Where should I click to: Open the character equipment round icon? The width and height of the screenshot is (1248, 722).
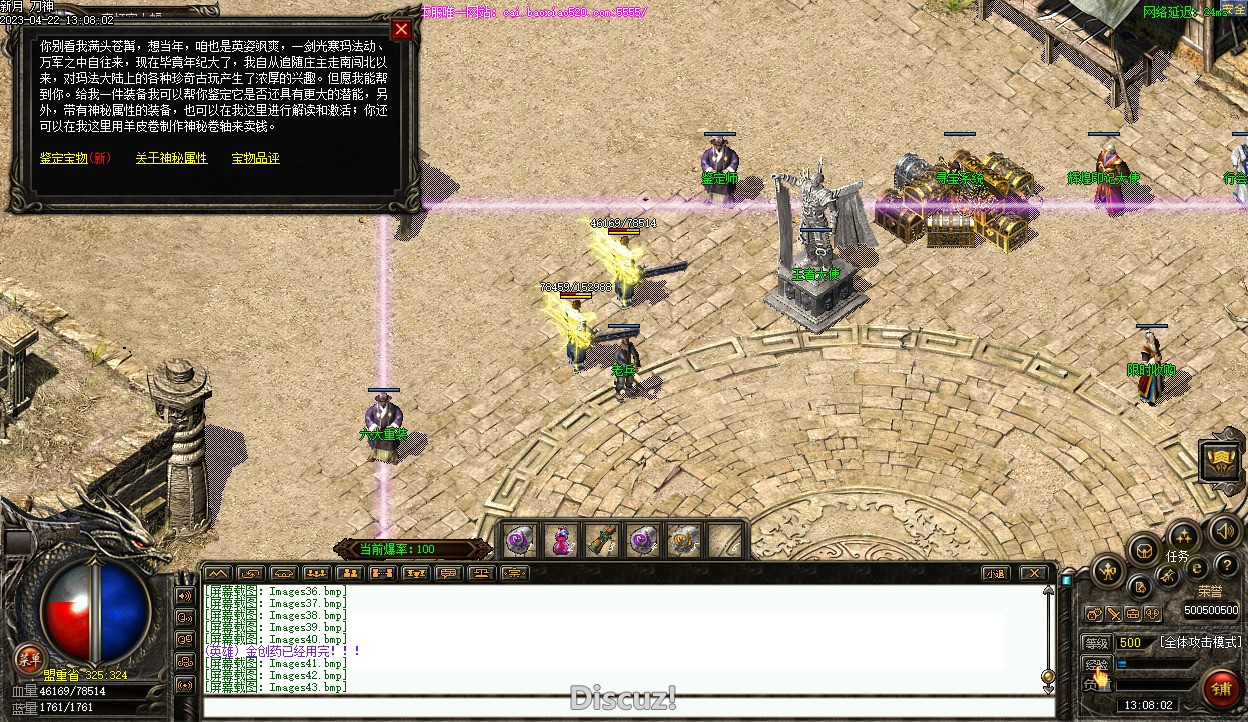tap(1107, 572)
